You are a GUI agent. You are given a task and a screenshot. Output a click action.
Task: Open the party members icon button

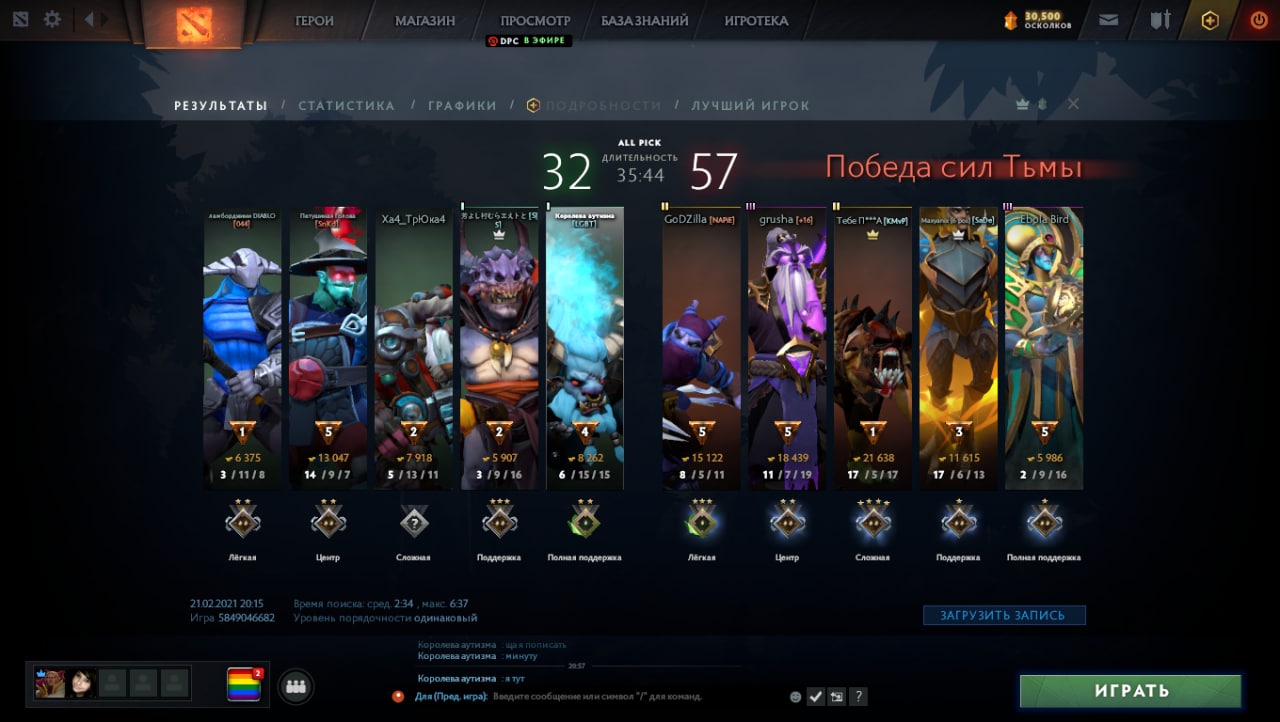[295, 686]
